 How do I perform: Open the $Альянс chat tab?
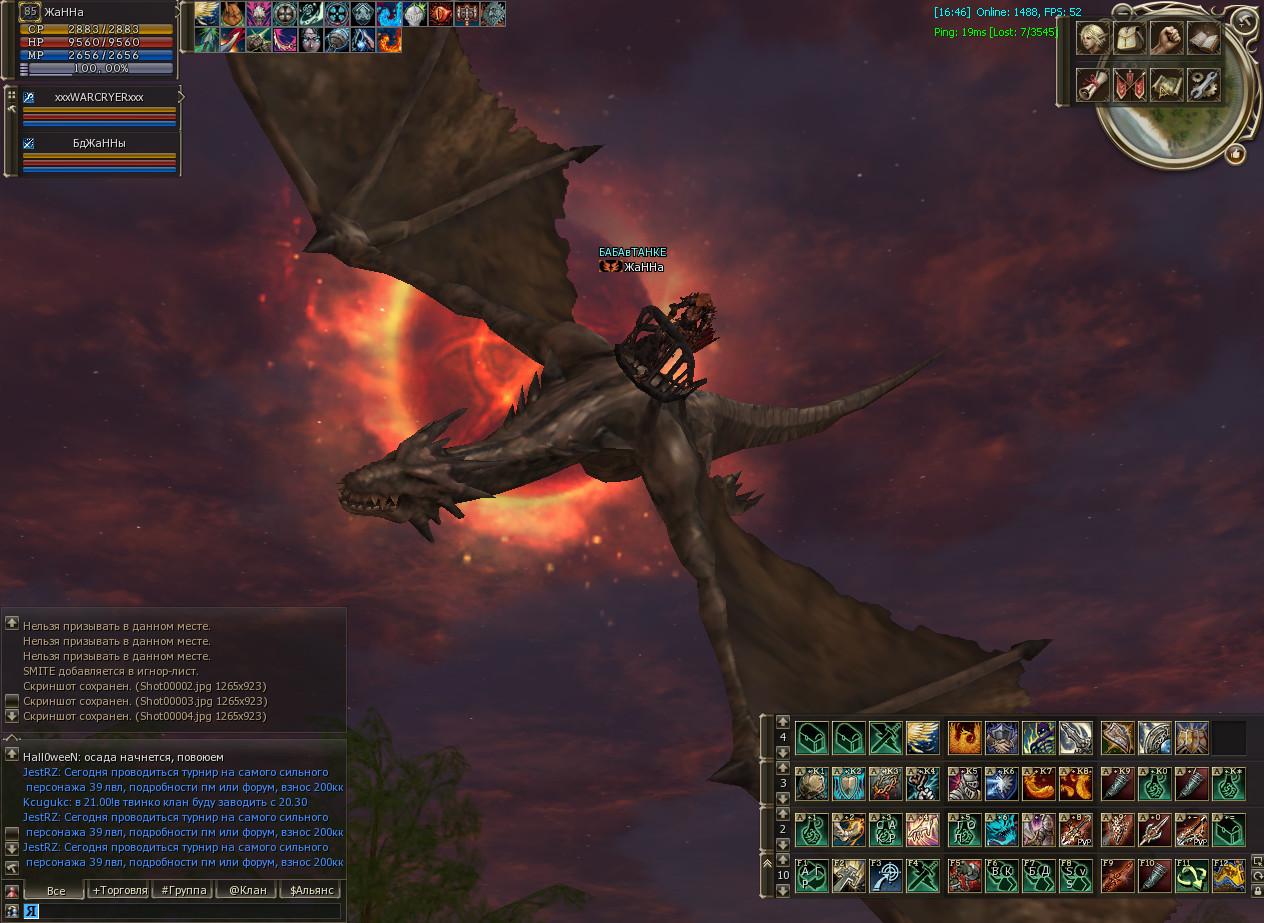tap(310, 890)
